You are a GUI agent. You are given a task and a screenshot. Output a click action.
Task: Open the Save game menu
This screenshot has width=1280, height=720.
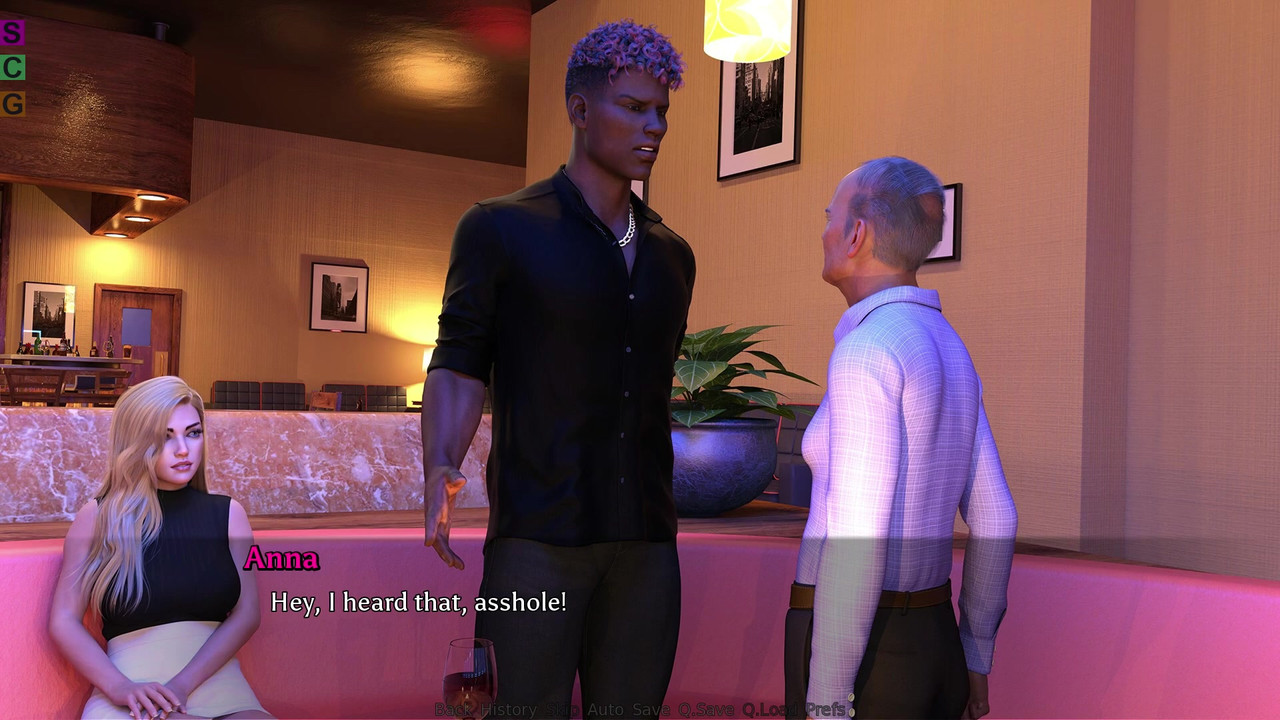click(x=651, y=710)
